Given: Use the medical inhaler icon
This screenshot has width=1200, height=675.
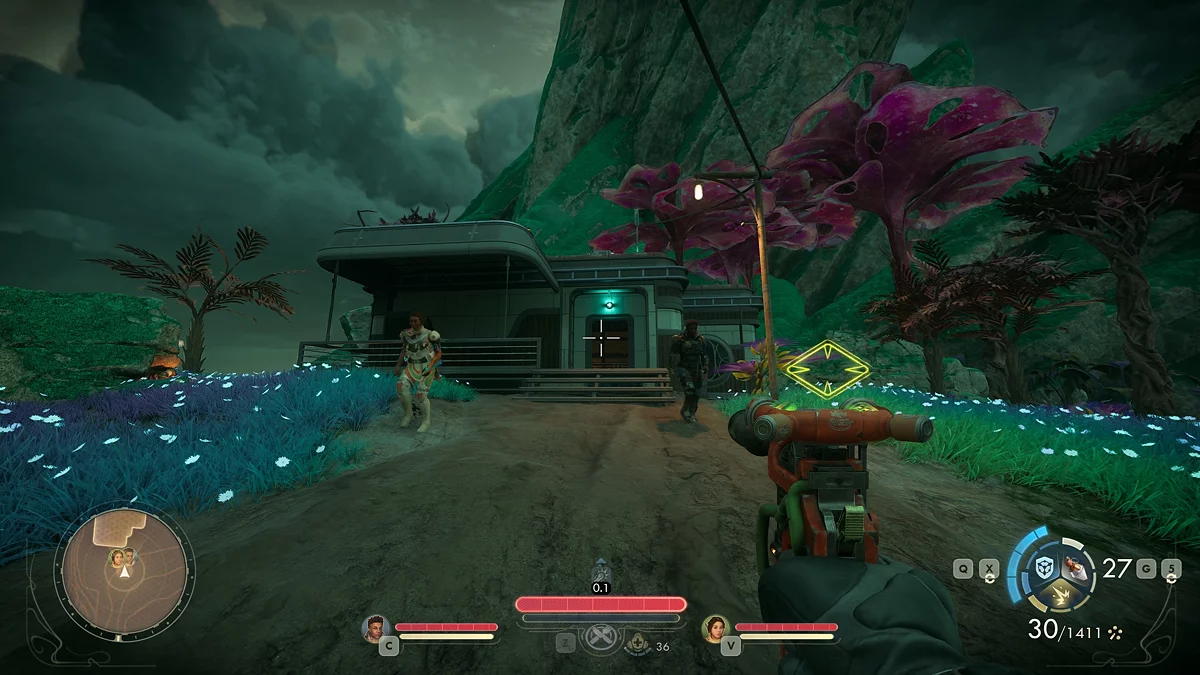Looking at the screenshot, I should point(638,647).
